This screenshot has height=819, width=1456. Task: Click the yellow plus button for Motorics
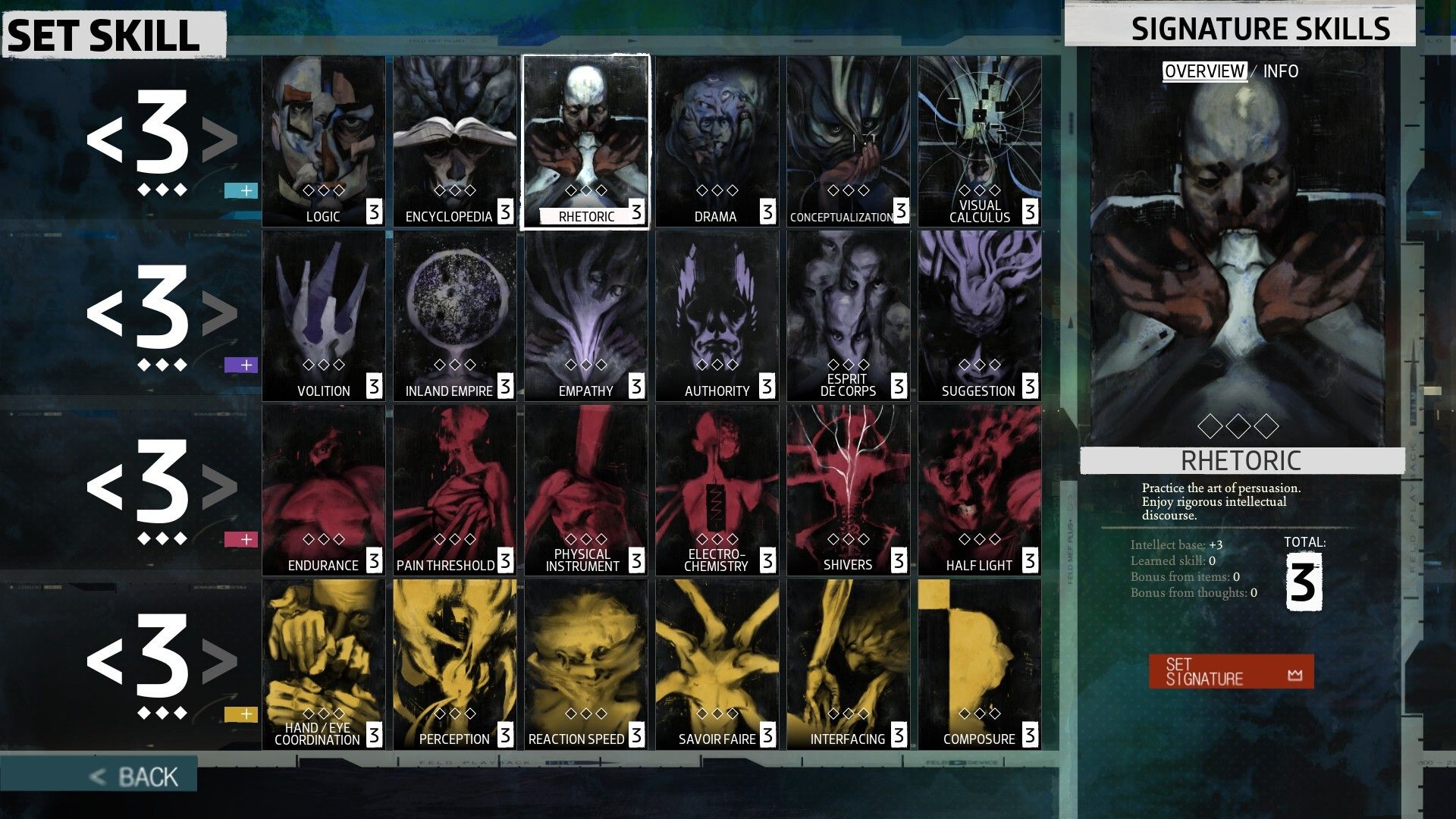tap(241, 714)
